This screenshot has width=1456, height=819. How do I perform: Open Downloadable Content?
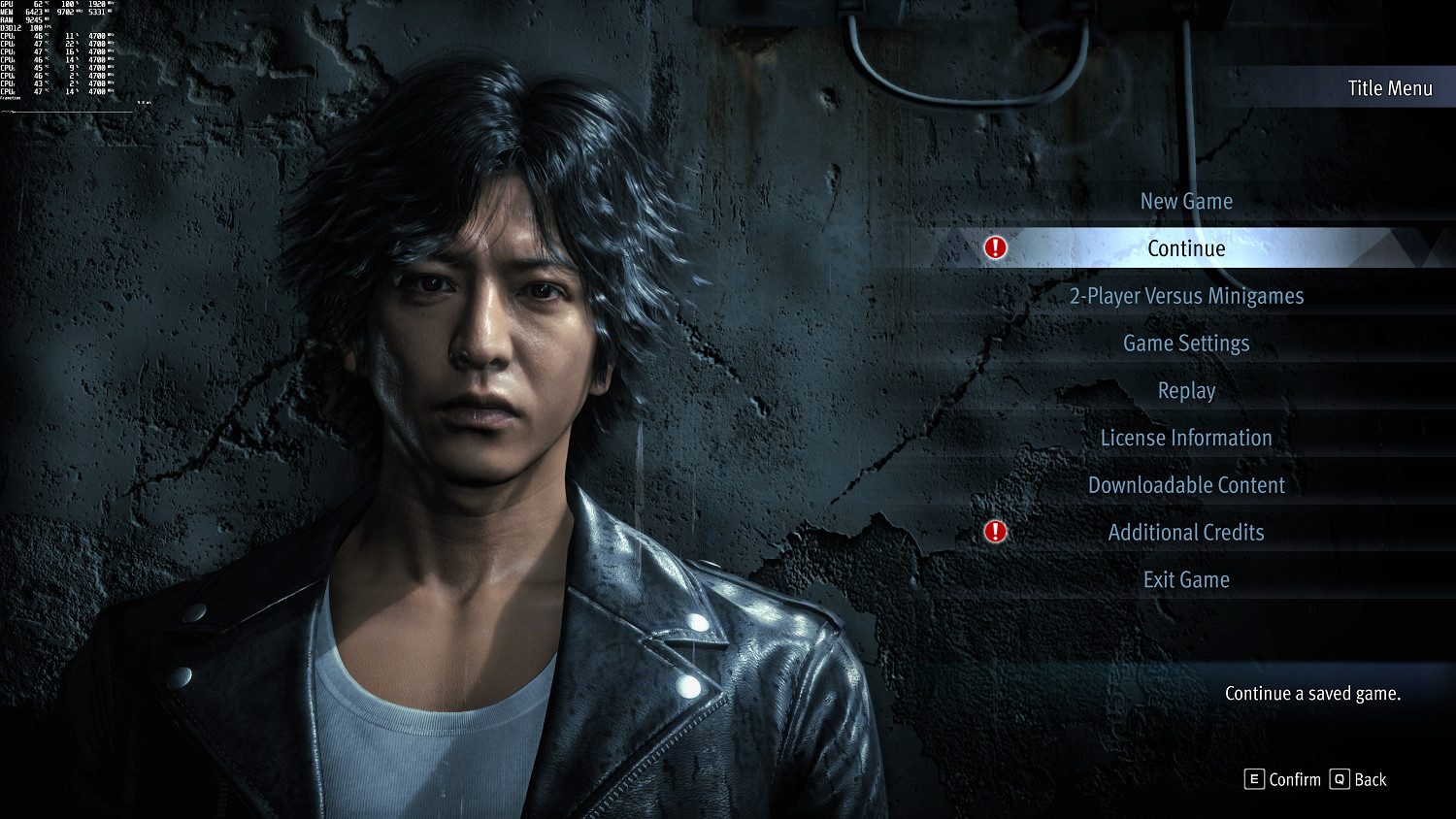(1185, 484)
